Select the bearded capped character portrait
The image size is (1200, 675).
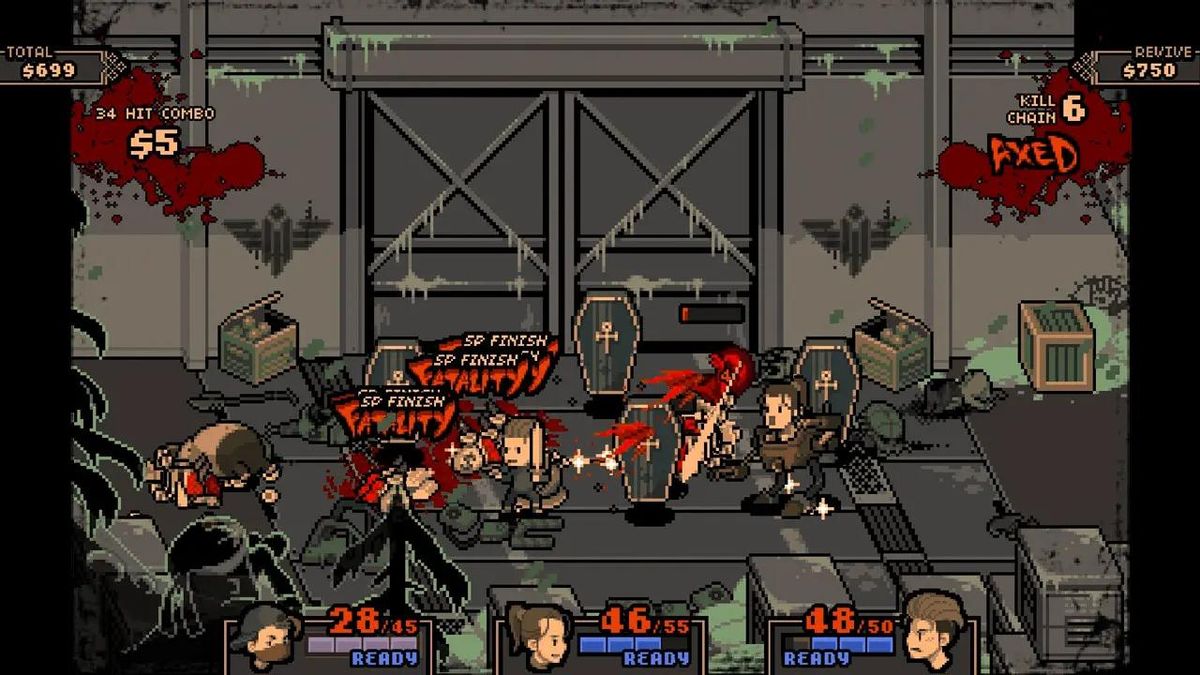pos(265,636)
